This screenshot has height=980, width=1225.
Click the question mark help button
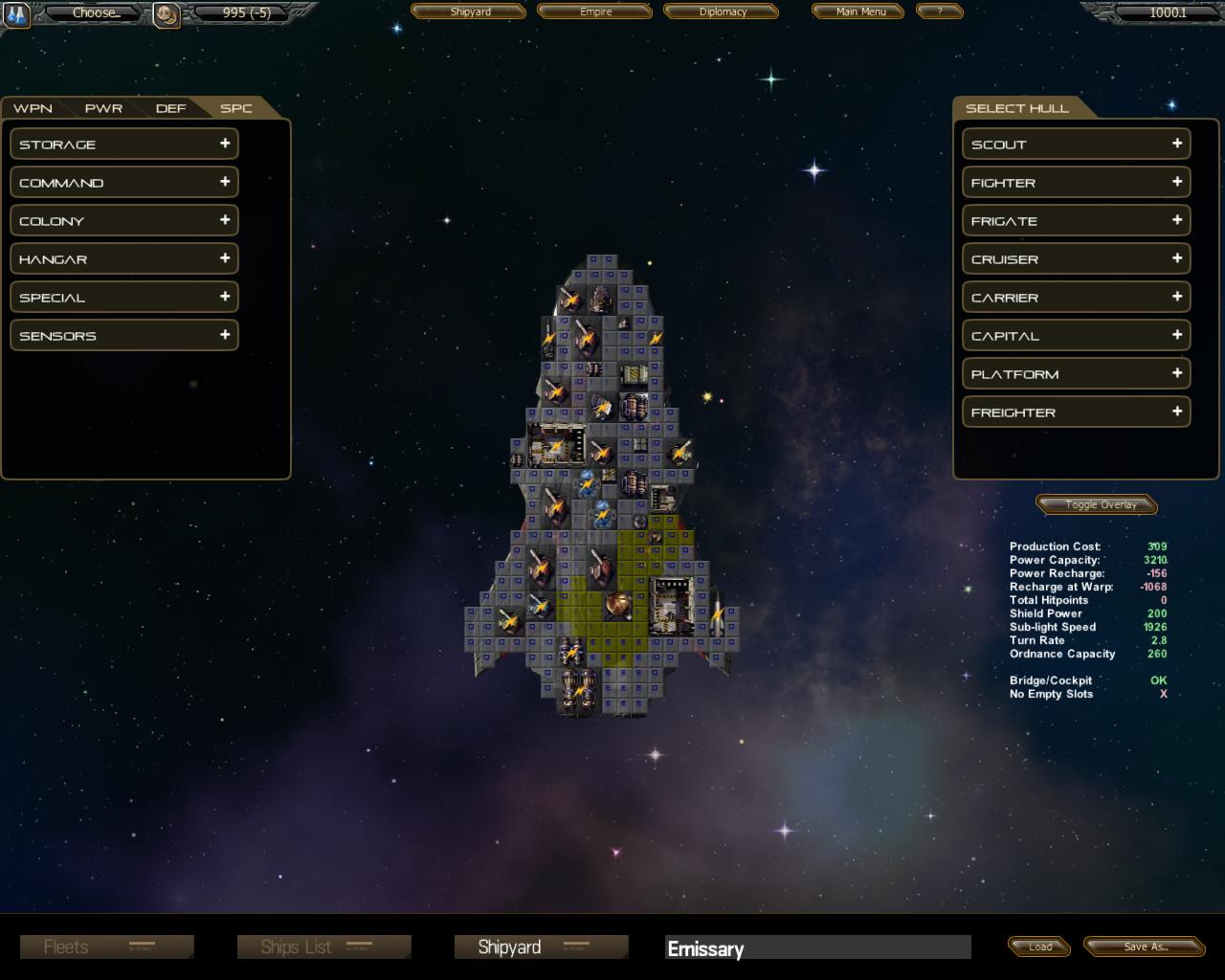pos(939,11)
